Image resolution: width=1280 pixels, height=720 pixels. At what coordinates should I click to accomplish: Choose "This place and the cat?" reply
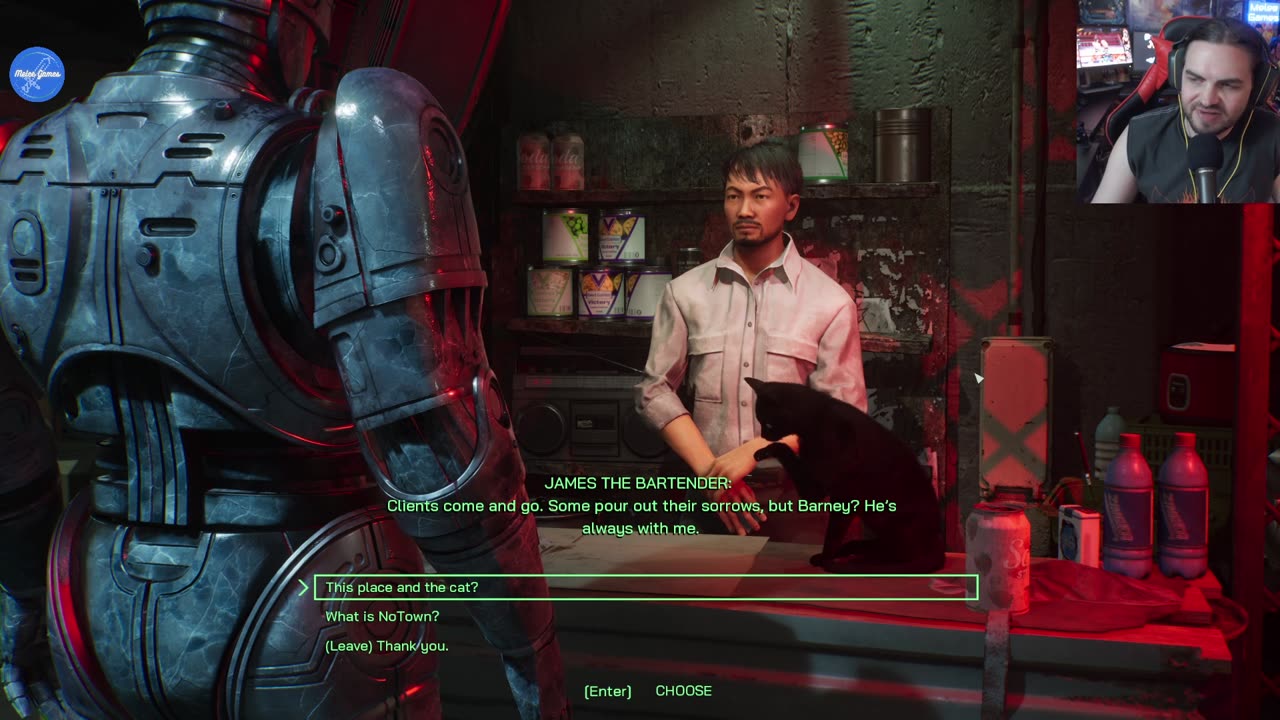tap(402, 588)
